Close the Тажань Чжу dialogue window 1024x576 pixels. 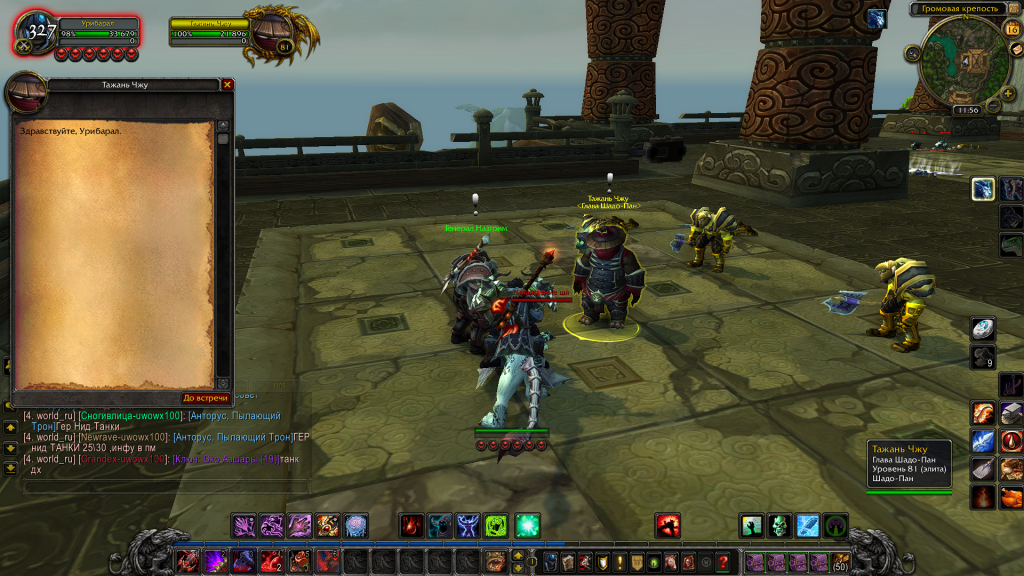click(x=227, y=85)
